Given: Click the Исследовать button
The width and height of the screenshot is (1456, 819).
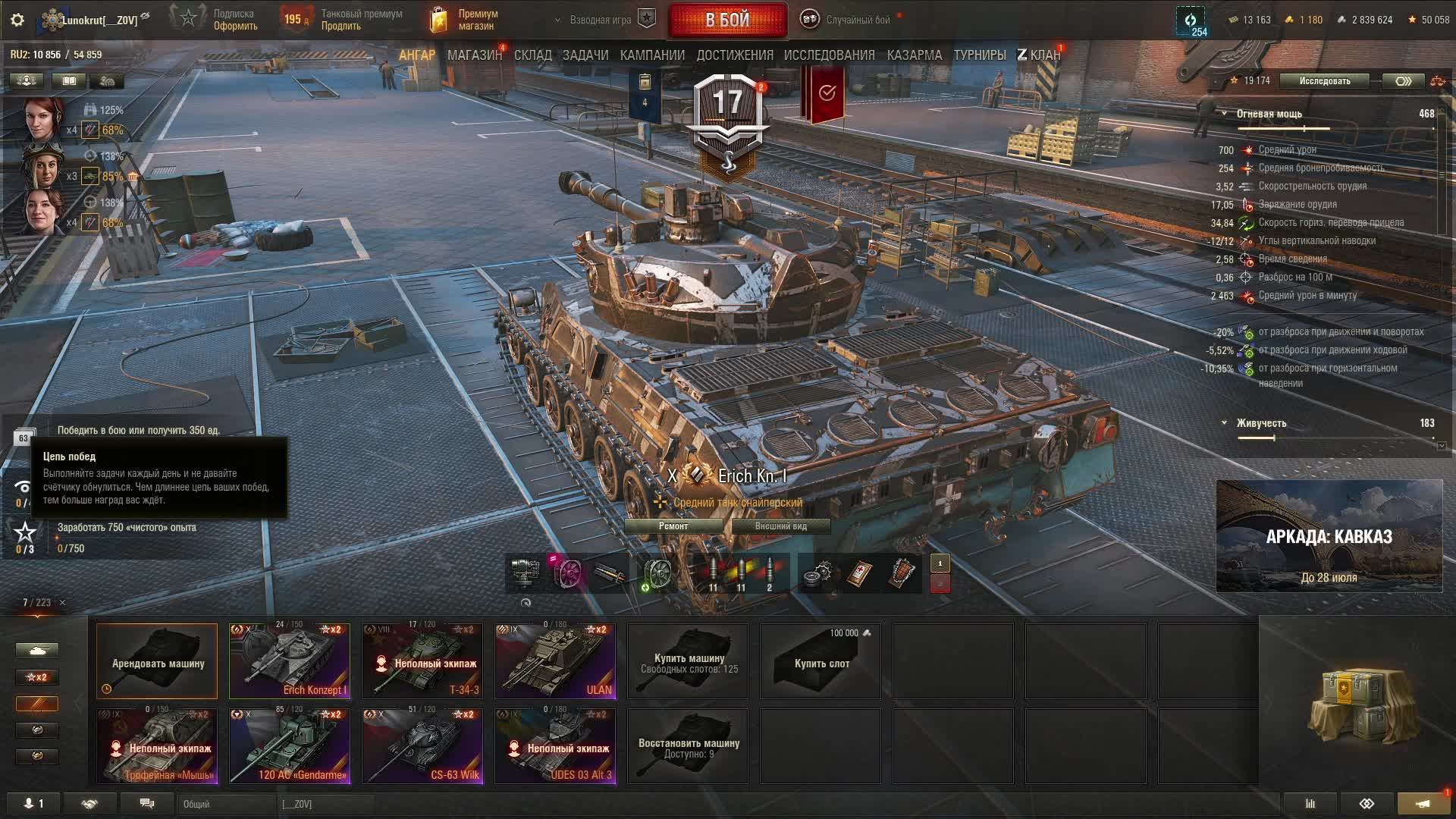Looking at the screenshot, I should pyautogui.click(x=1324, y=81).
